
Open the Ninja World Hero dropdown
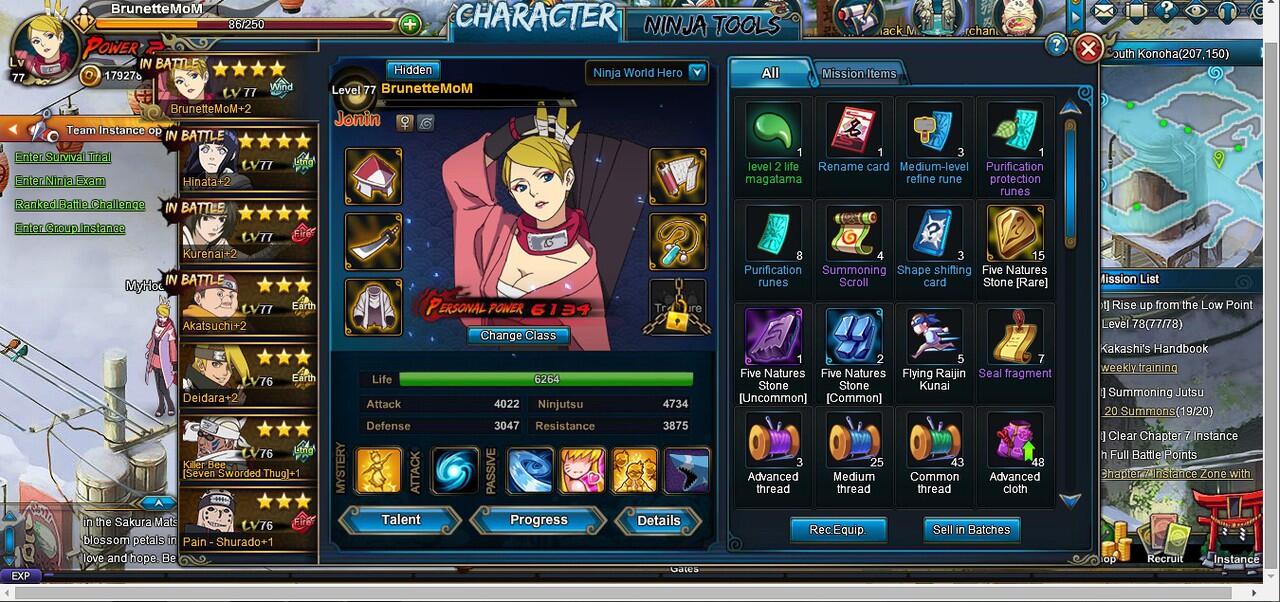coord(697,72)
